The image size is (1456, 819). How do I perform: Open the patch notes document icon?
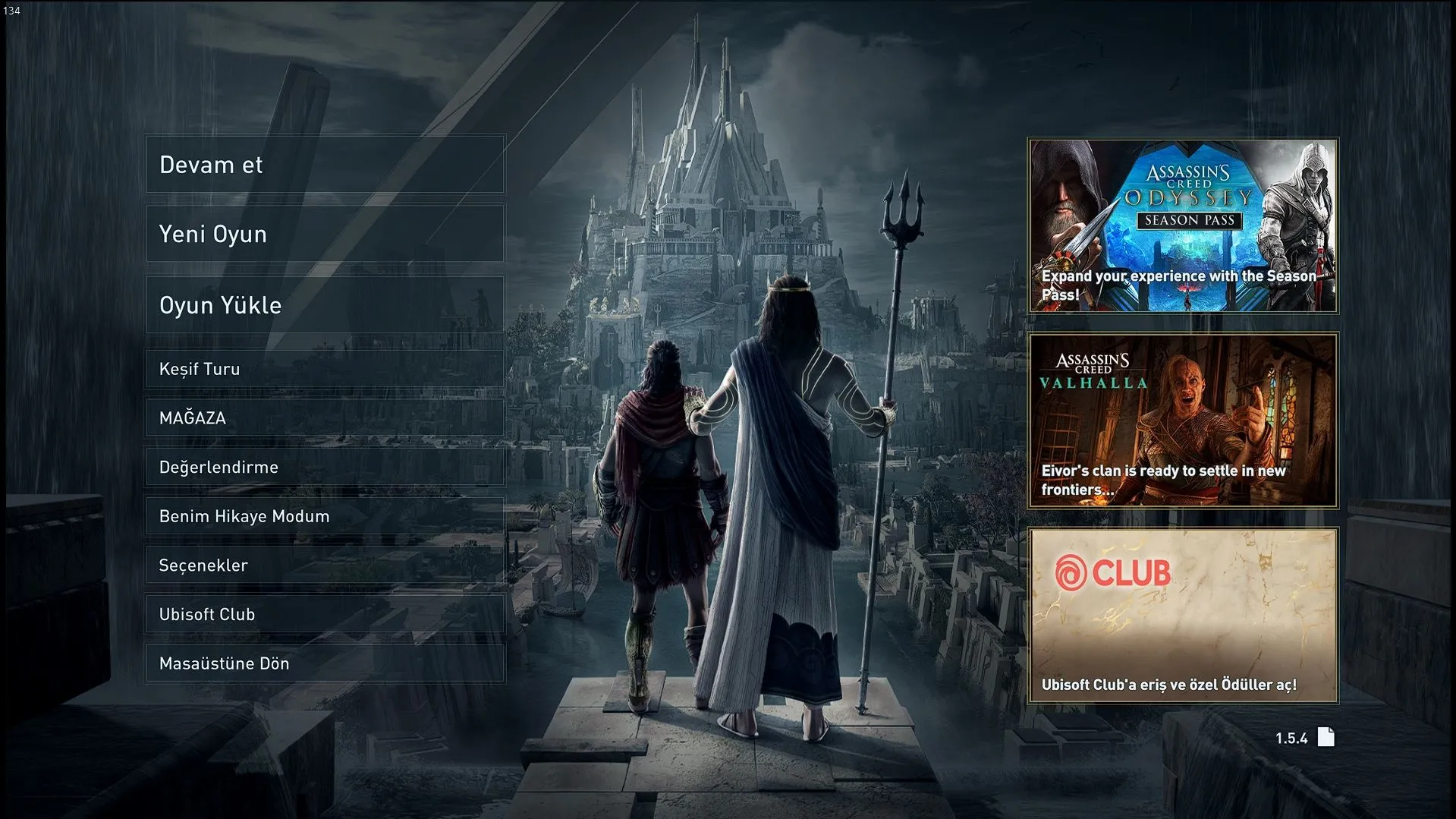(x=1325, y=737)
